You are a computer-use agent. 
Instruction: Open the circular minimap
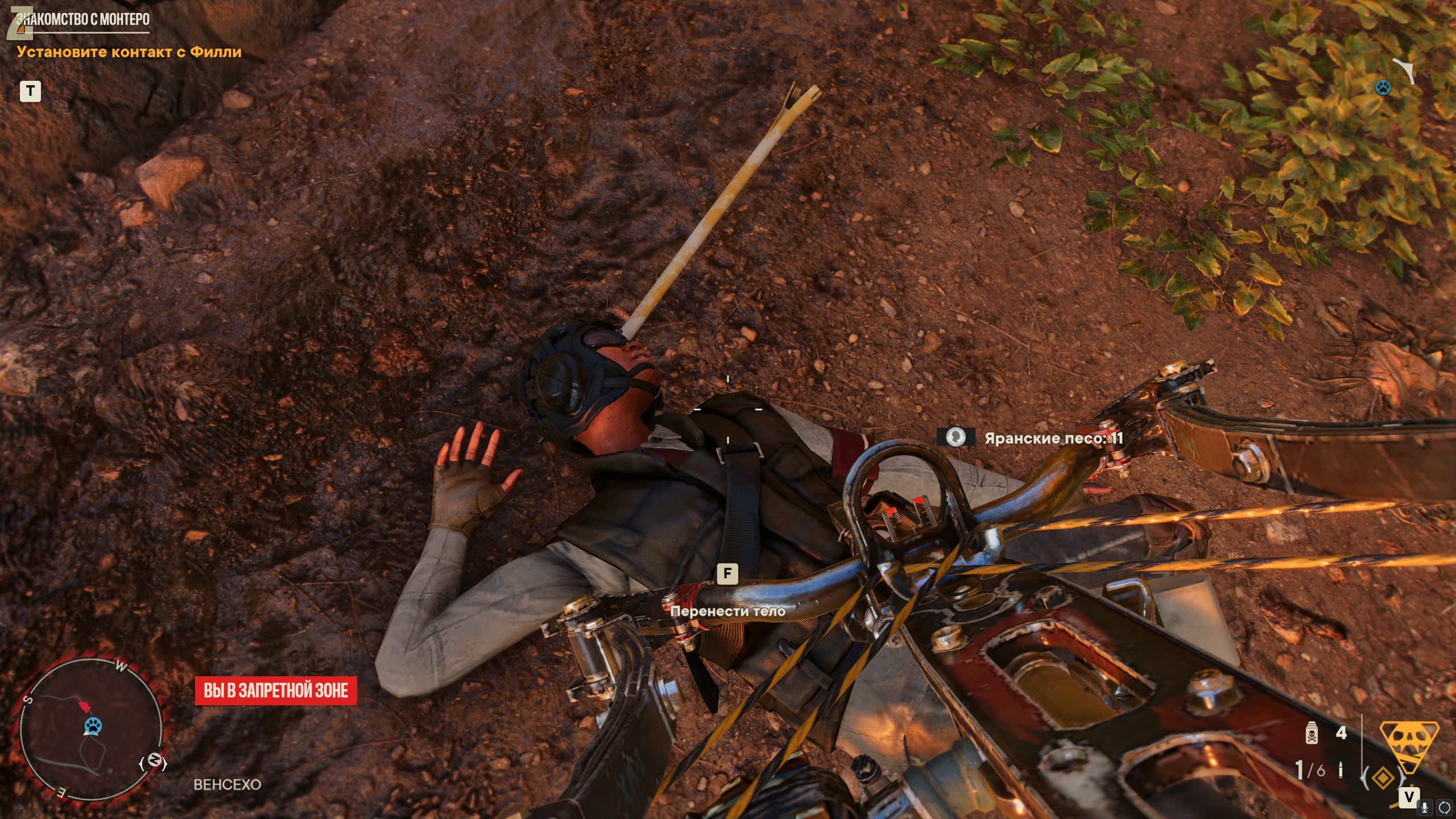tap(91, 730)
